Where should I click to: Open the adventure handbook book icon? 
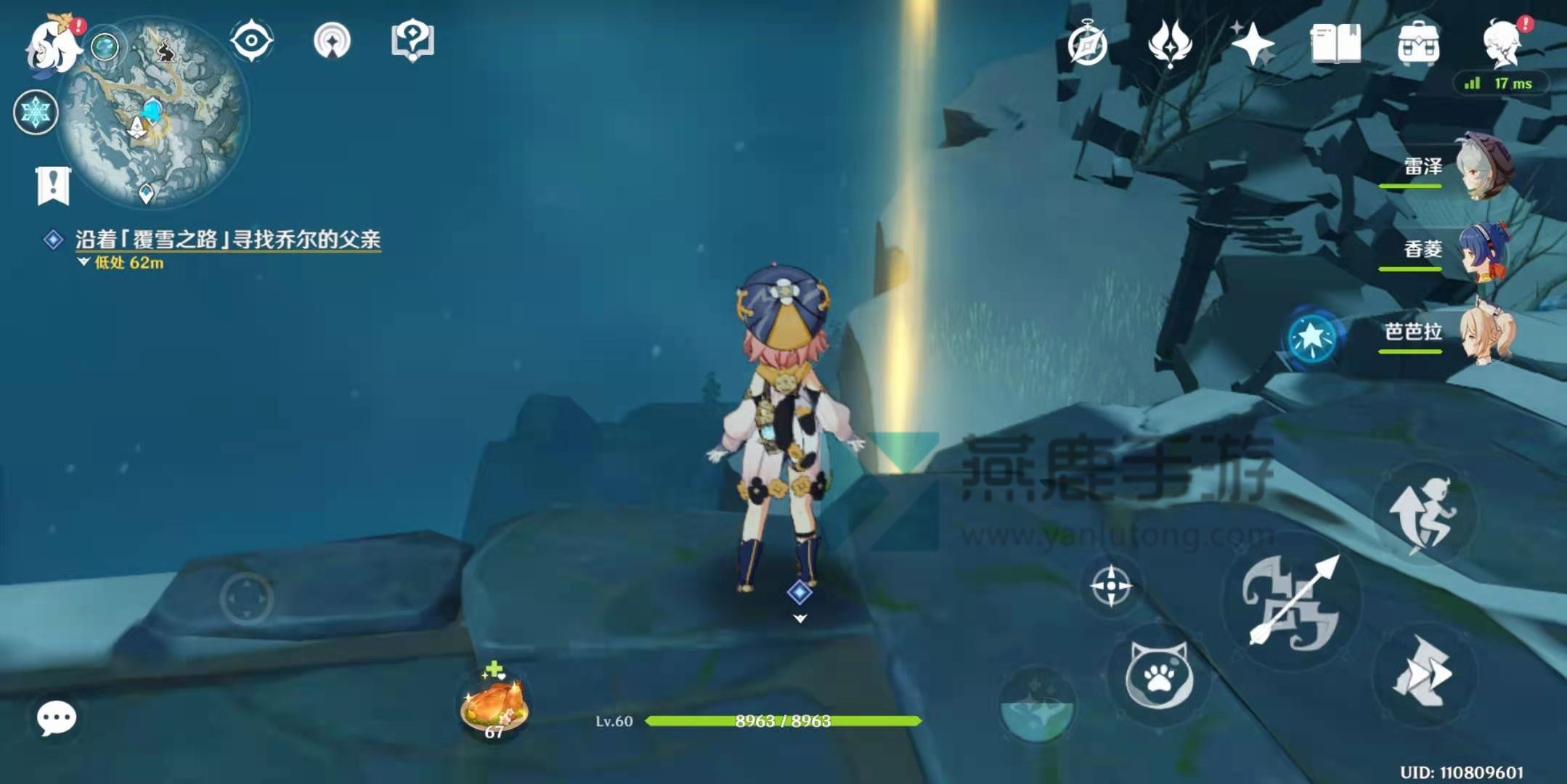click(1335, 44)
